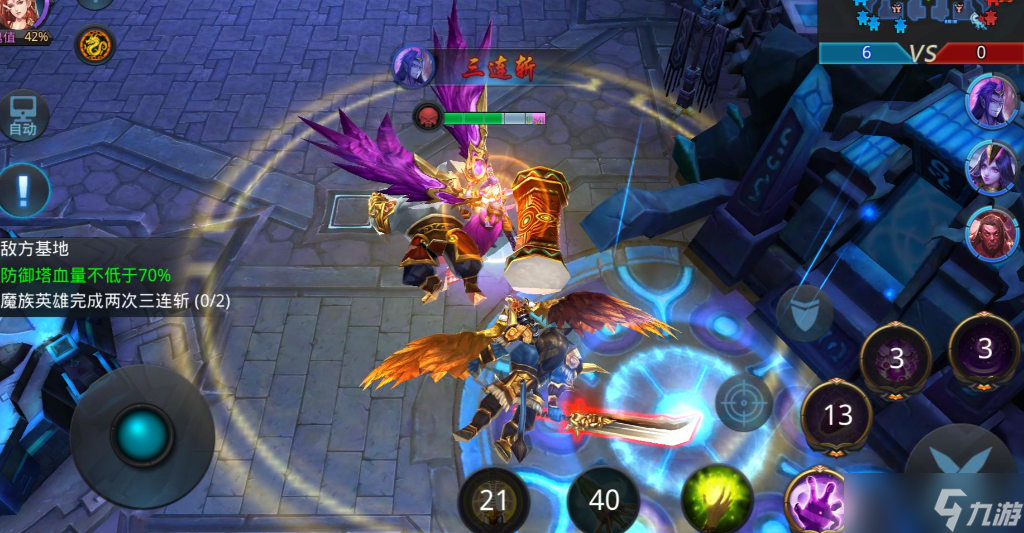
Task: Select the red-faced demon hero portrait
Action: coord(990,233)
